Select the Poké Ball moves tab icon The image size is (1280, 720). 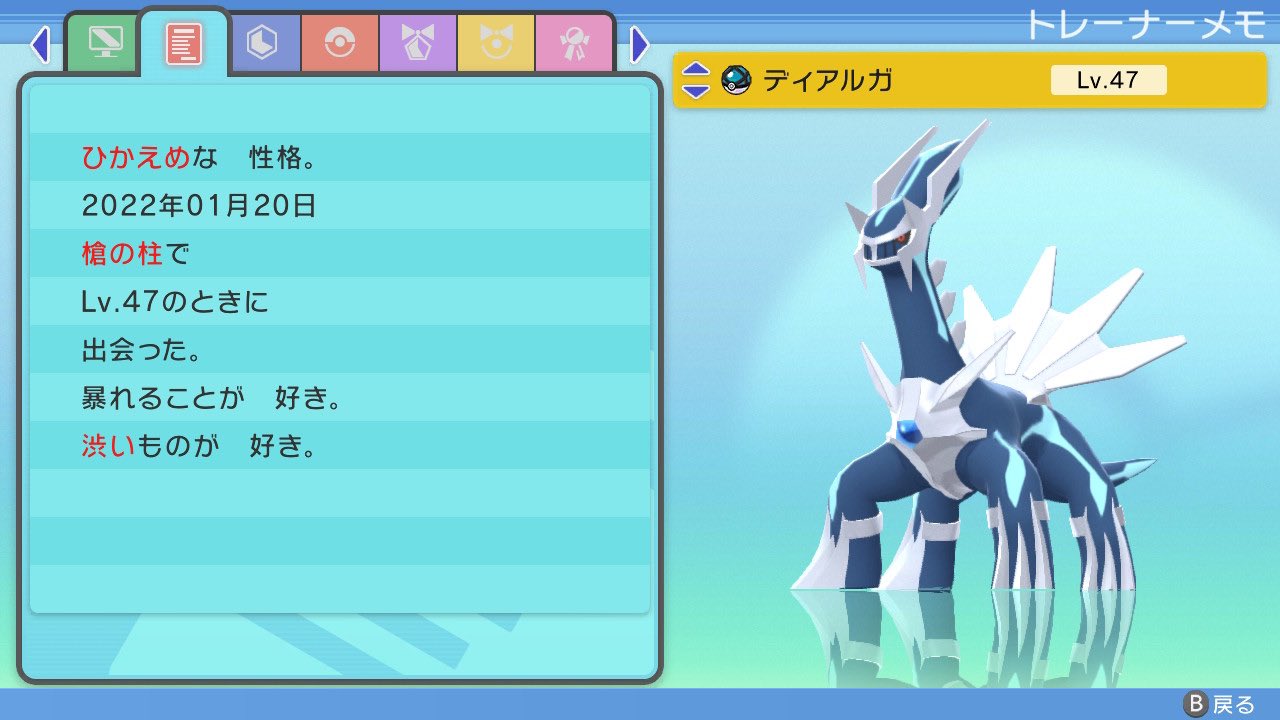pos(341,42)
